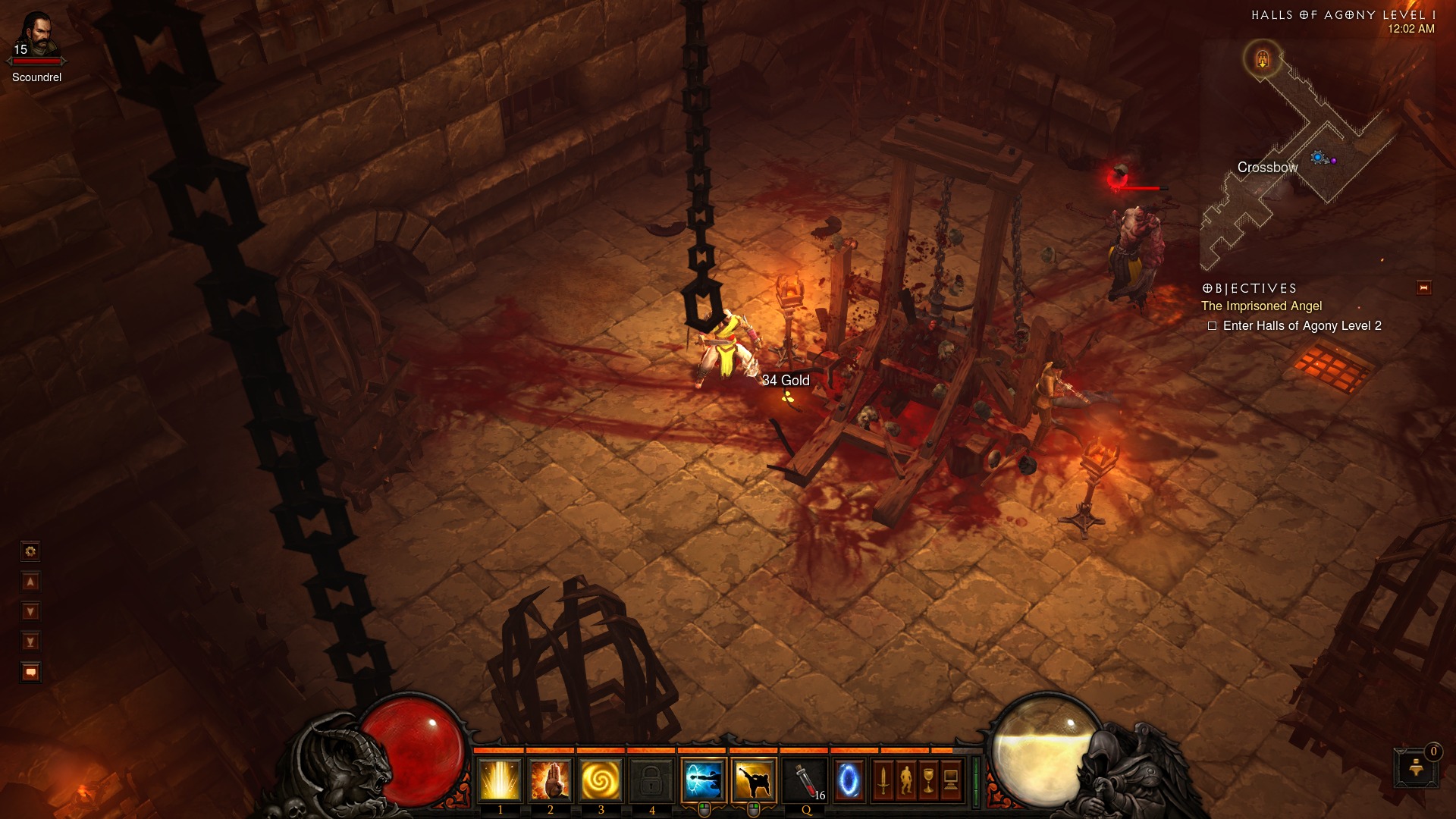
Task: Cast the golden spiral skill
Action: coord(601,780)
